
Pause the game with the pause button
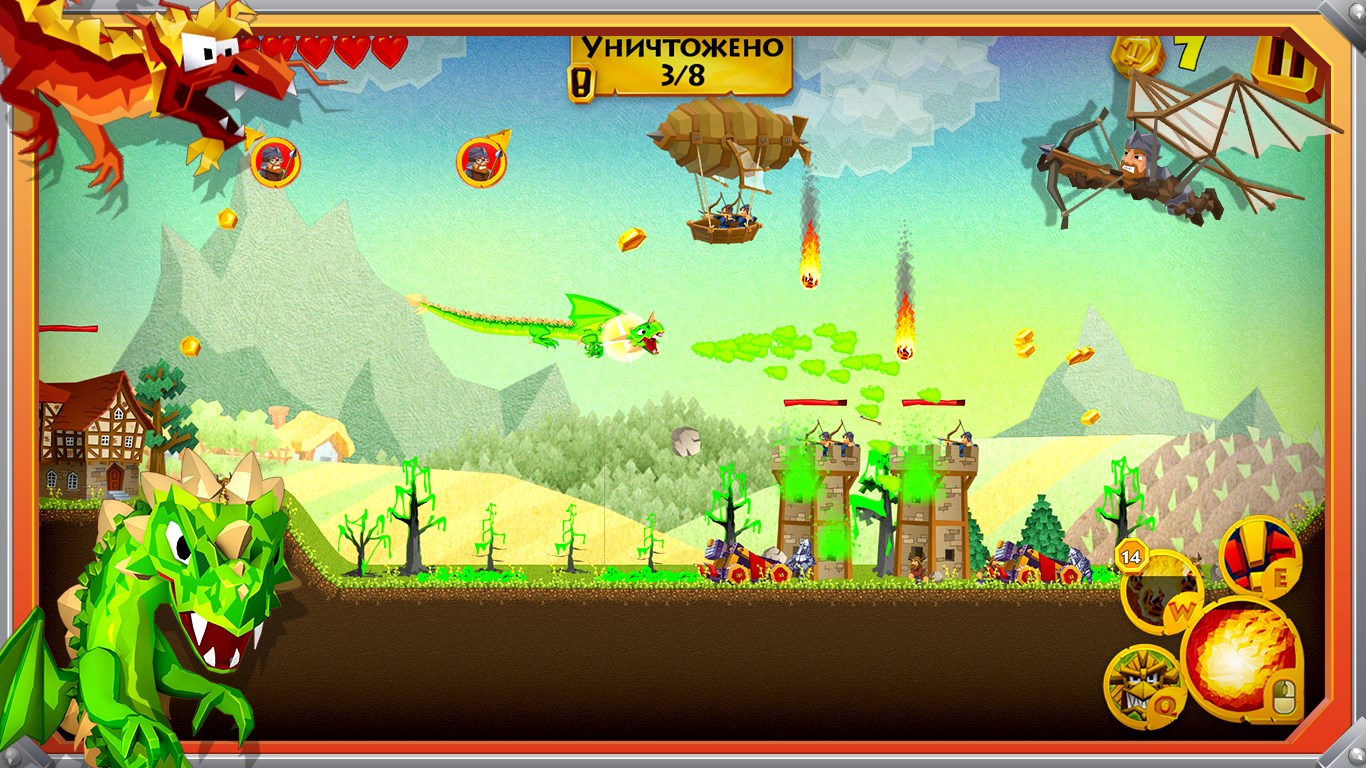pyautogui.click(x=1287, y=64)
